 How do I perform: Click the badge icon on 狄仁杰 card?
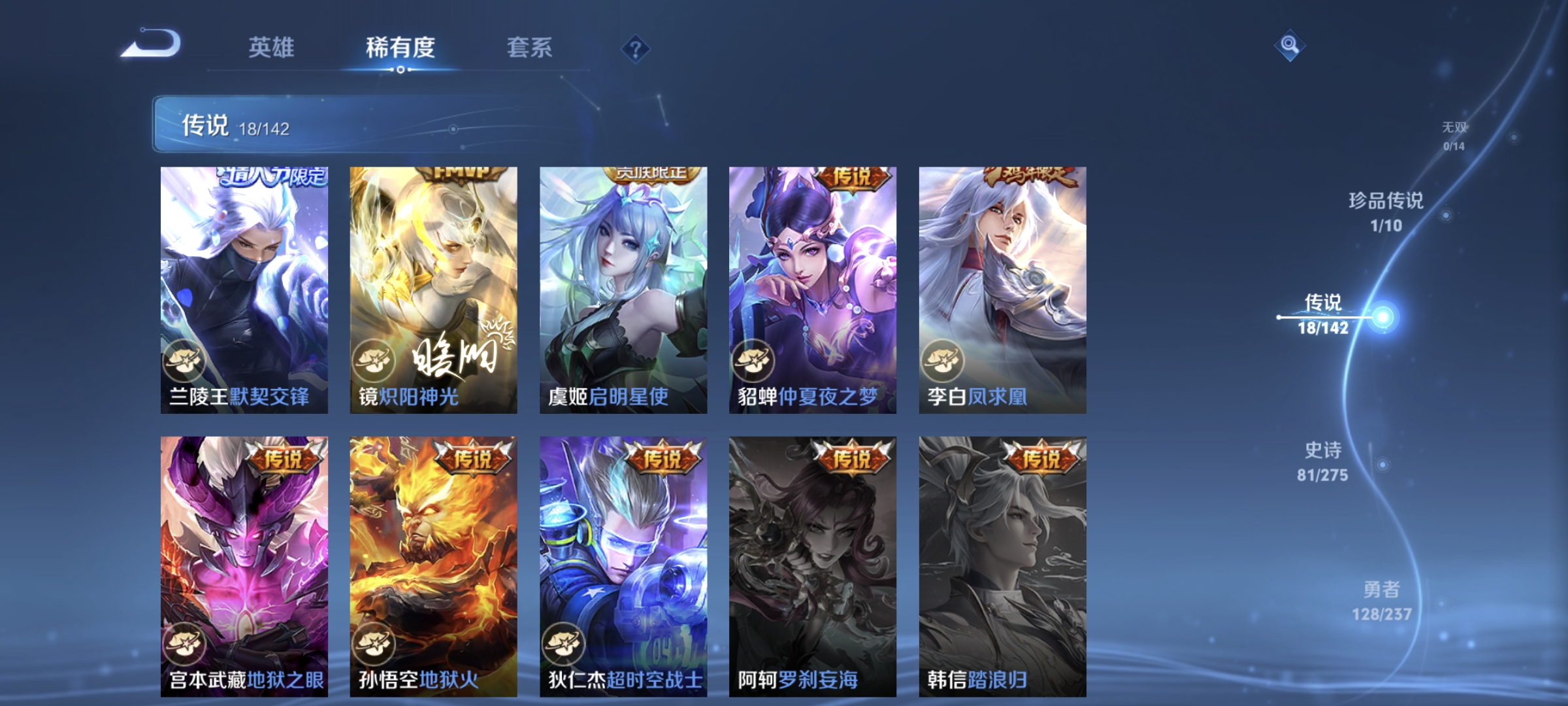pyautogui.click(x=565, y=643)
